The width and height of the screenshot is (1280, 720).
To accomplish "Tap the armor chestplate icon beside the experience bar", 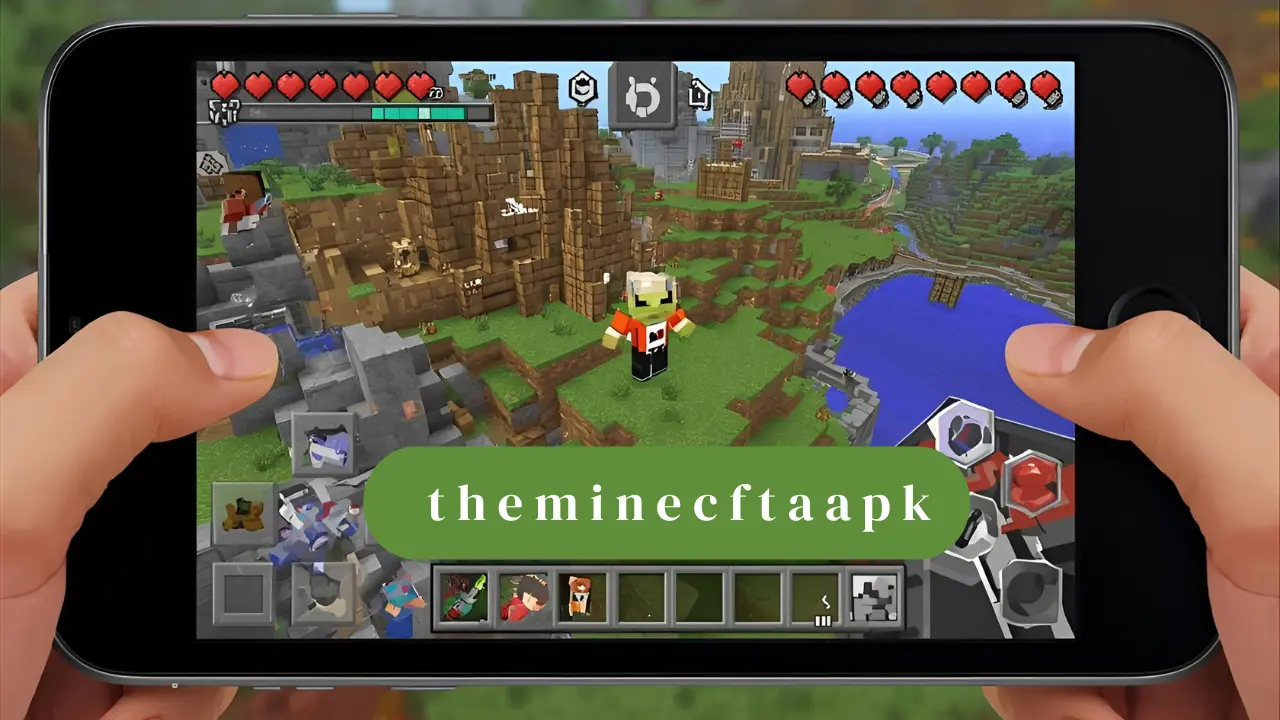I will pos(224,111).
